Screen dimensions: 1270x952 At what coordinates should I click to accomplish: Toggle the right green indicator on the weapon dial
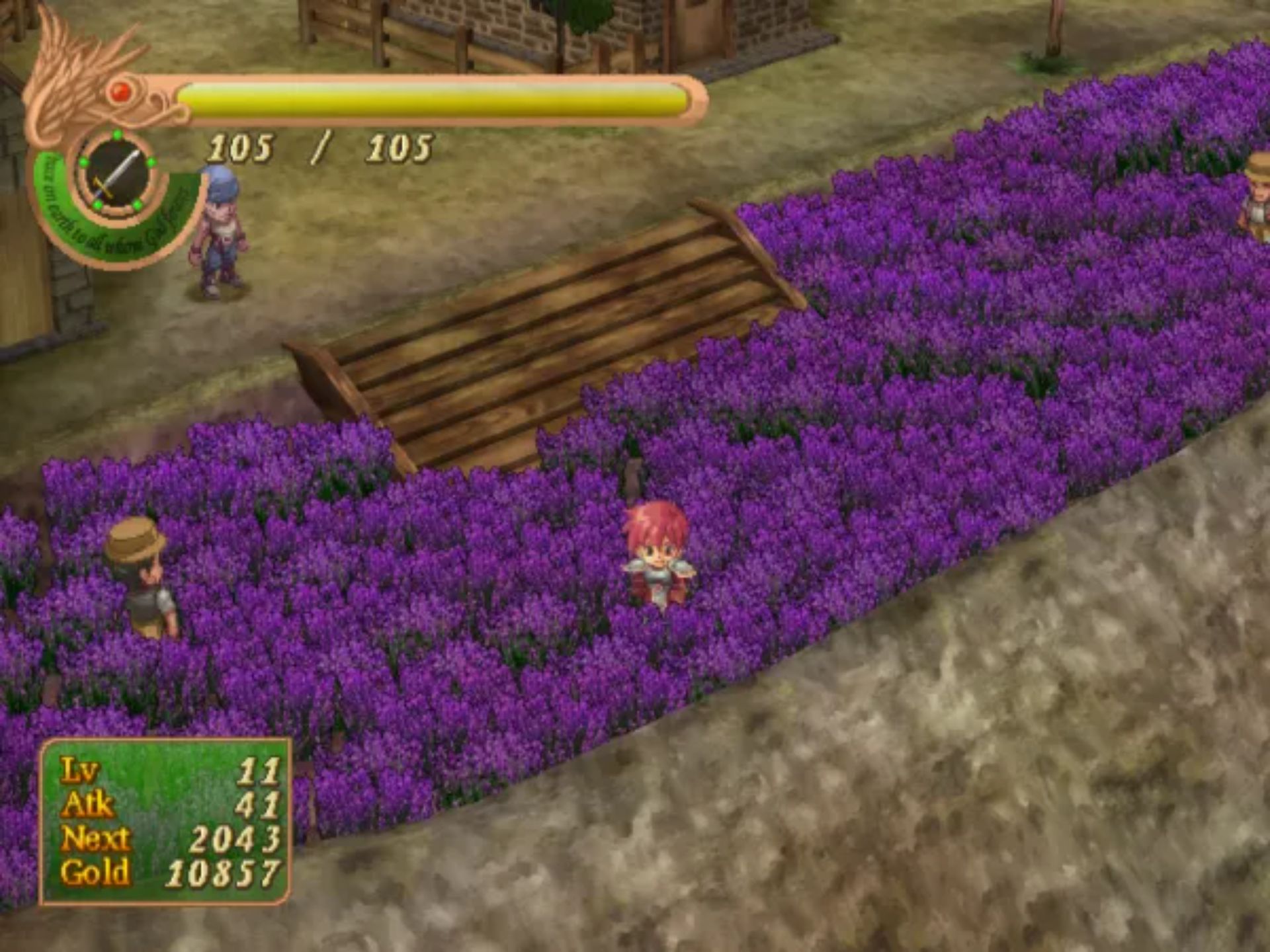point(151,163)
